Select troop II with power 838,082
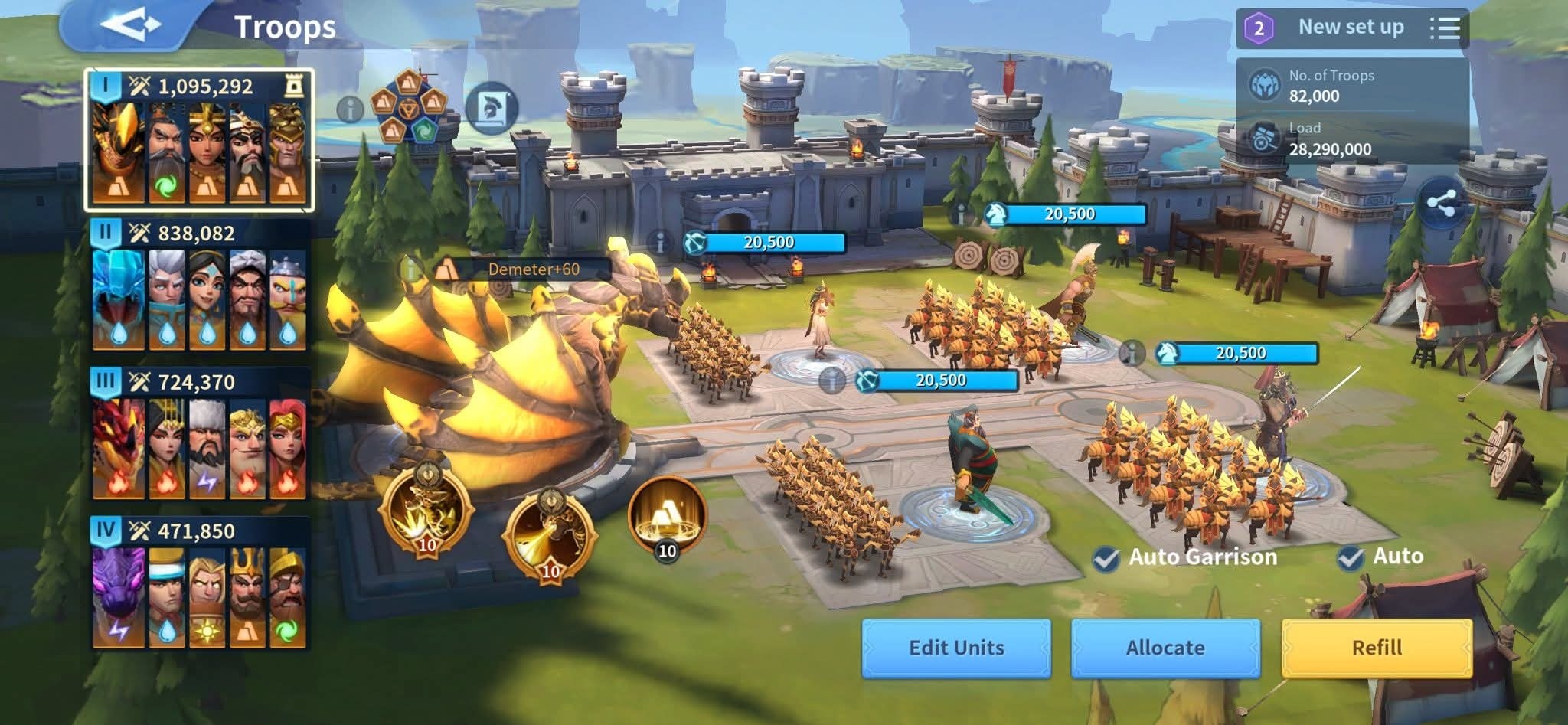Viewport: 1568px width, 725px height. 199,286
